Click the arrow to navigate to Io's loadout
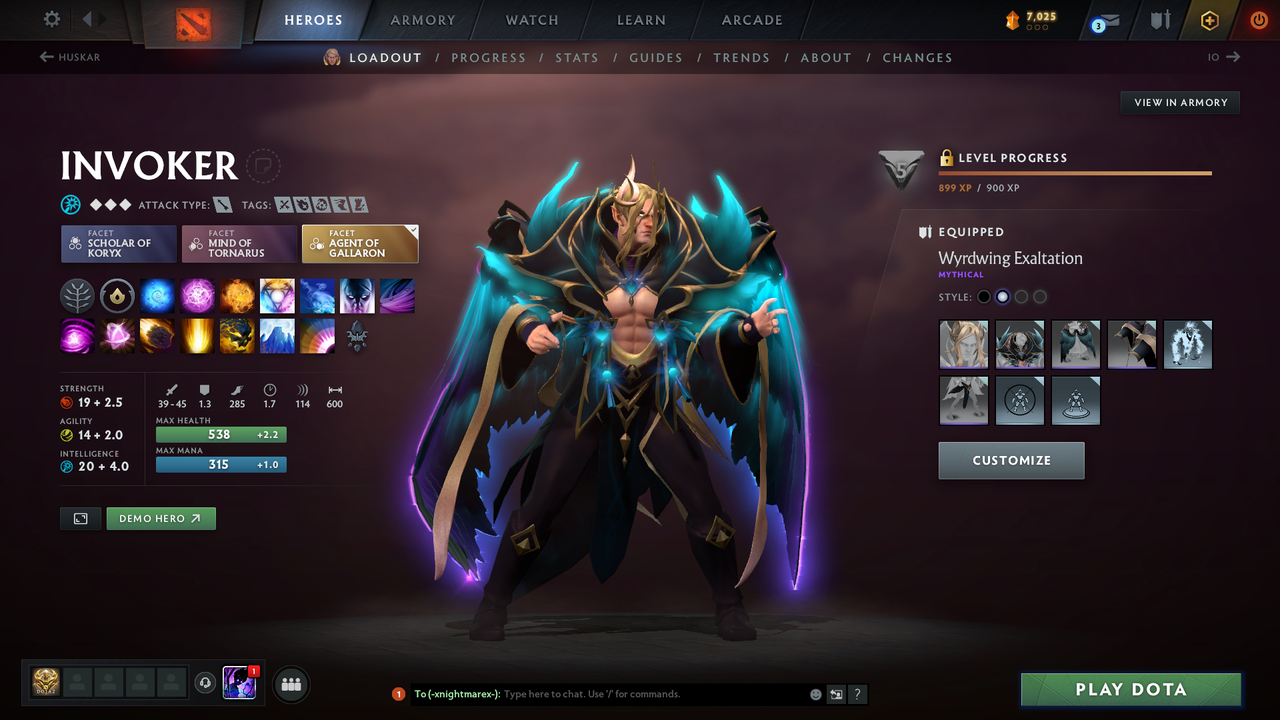Viewport: 1280px width, 720px height. (1234, 57)
